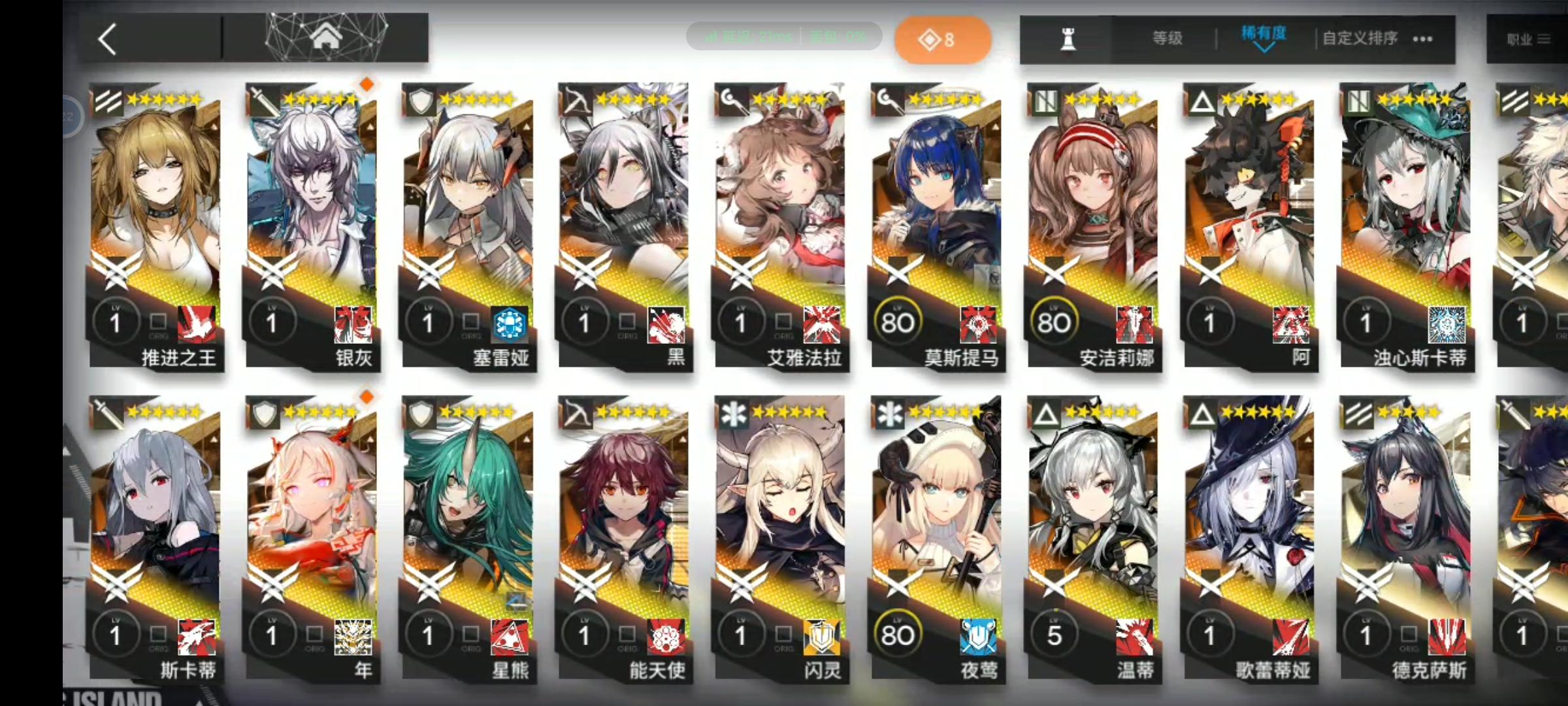Screen dimensions: 1568x706
Task: Select the specialist class icon on 温蒂's card
Action: tap(1045, 413)
